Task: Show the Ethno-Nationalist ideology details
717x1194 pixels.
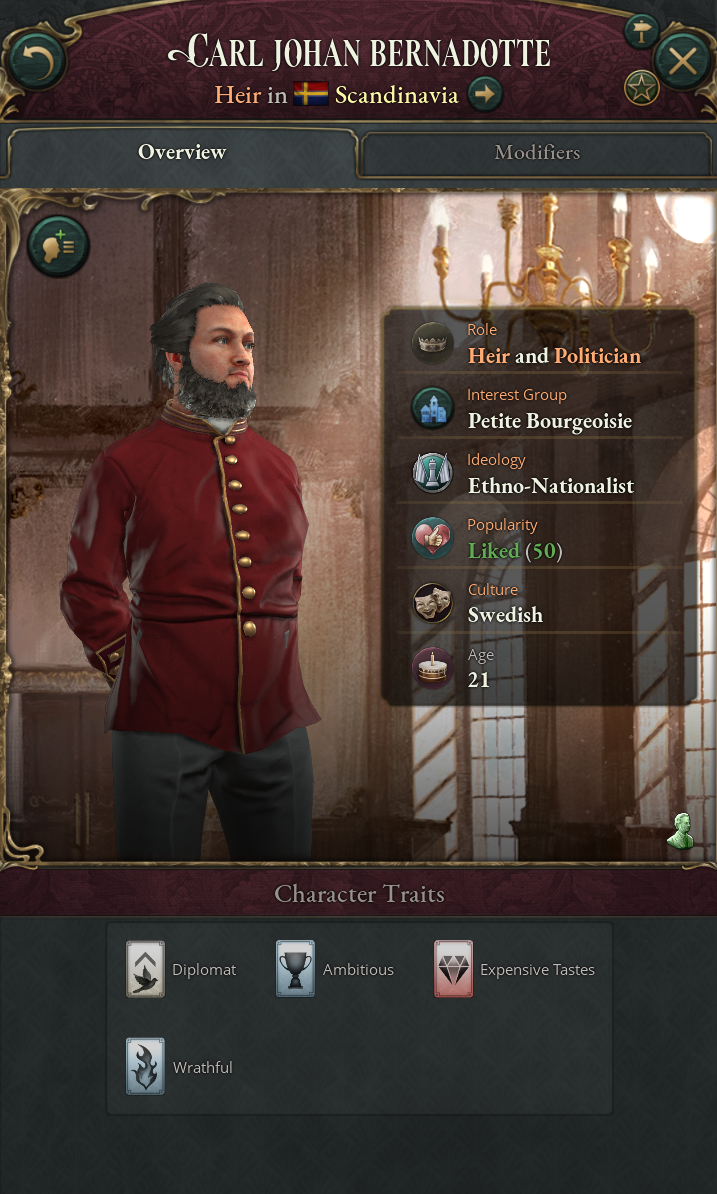Action: click(550, 486)
